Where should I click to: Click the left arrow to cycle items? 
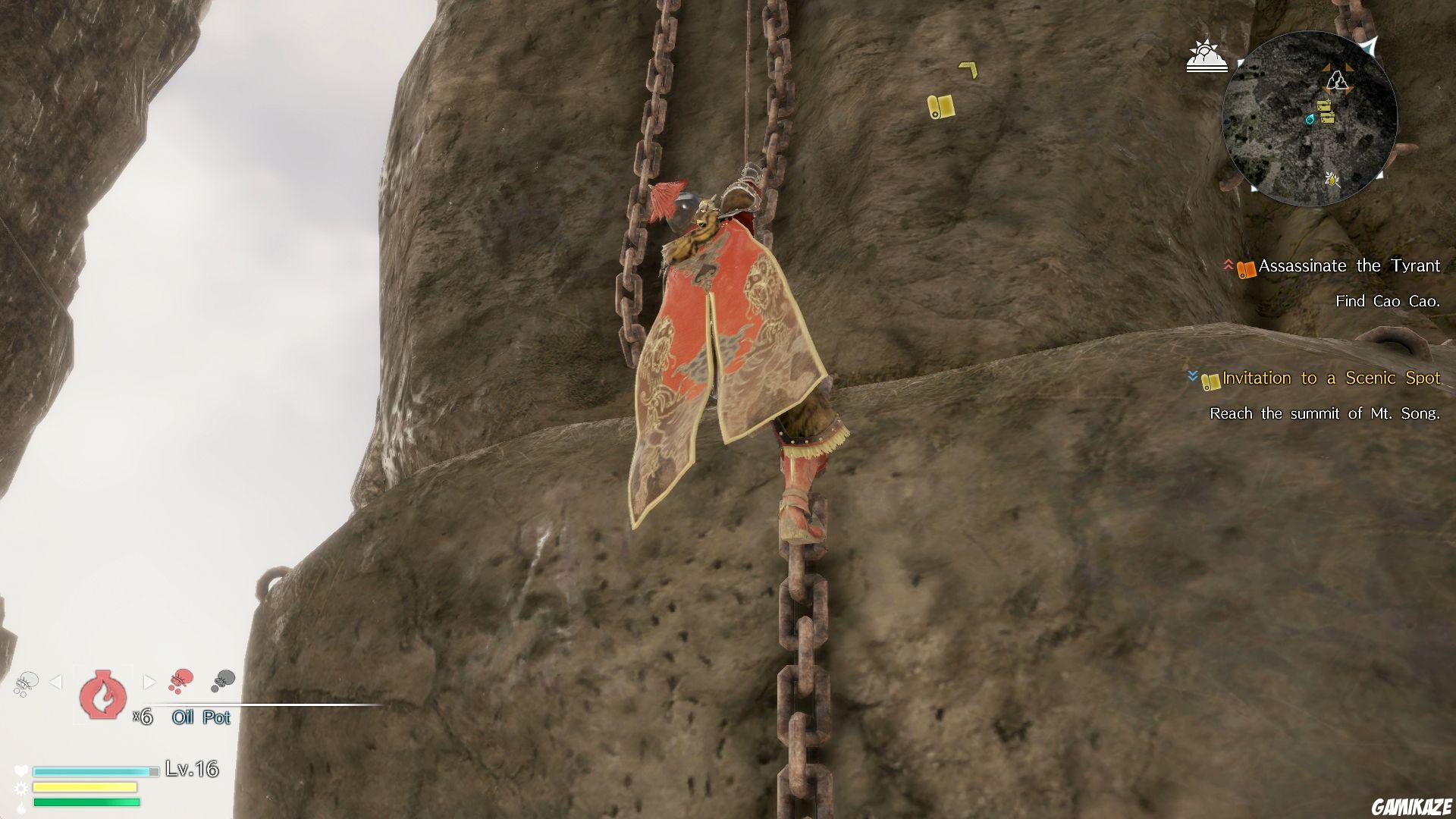[x=56, y=683]
